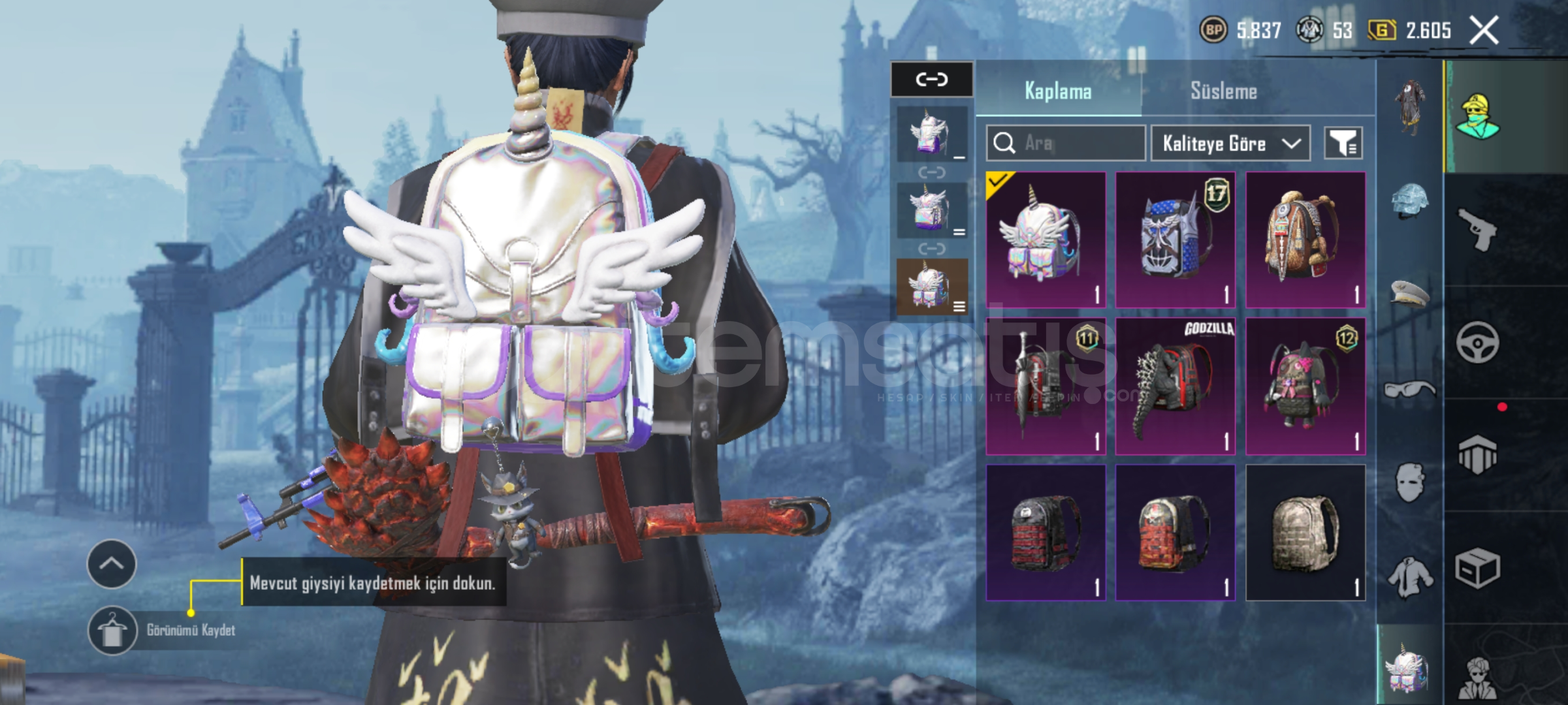Open the filter funnel button
1568x705 pixels.
[1343, 143]
